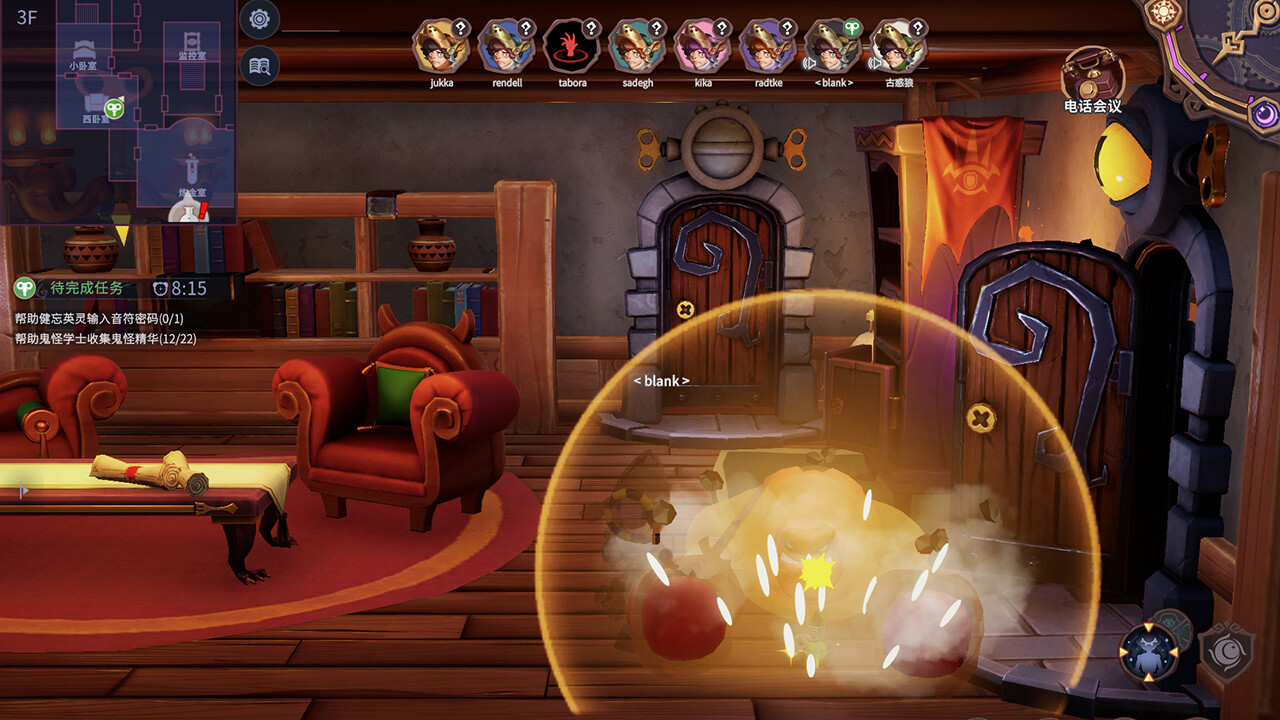This screenshot has width=1280, height=720.
Task: Open the settings gear menu
Action: click(x=258, y=18)
